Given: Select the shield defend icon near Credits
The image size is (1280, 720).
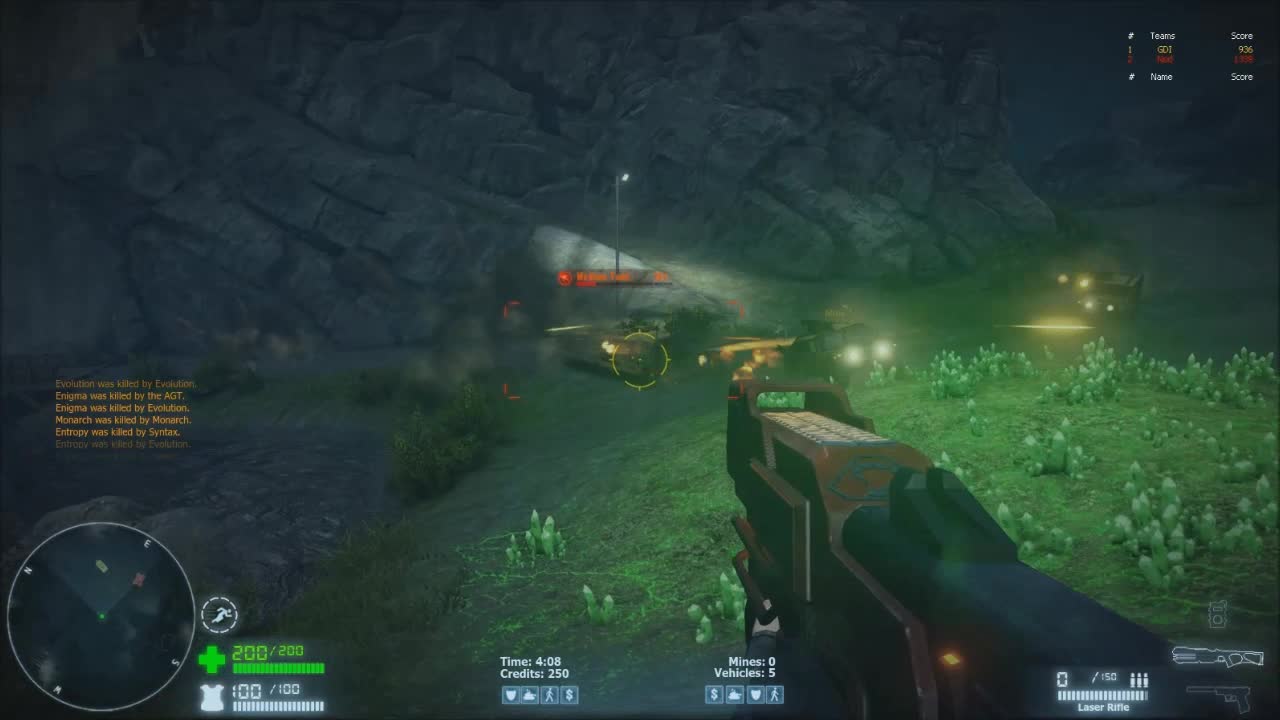Looking at the screenshot, I should [x=510, y=695].
